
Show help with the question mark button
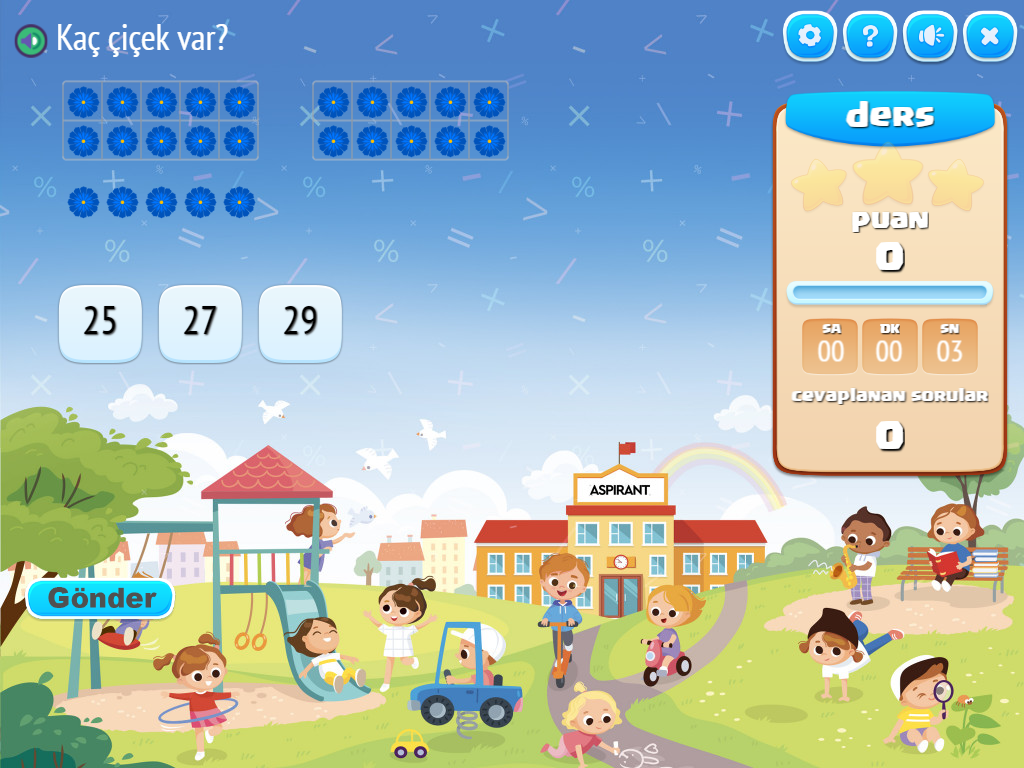click(870, 37)
